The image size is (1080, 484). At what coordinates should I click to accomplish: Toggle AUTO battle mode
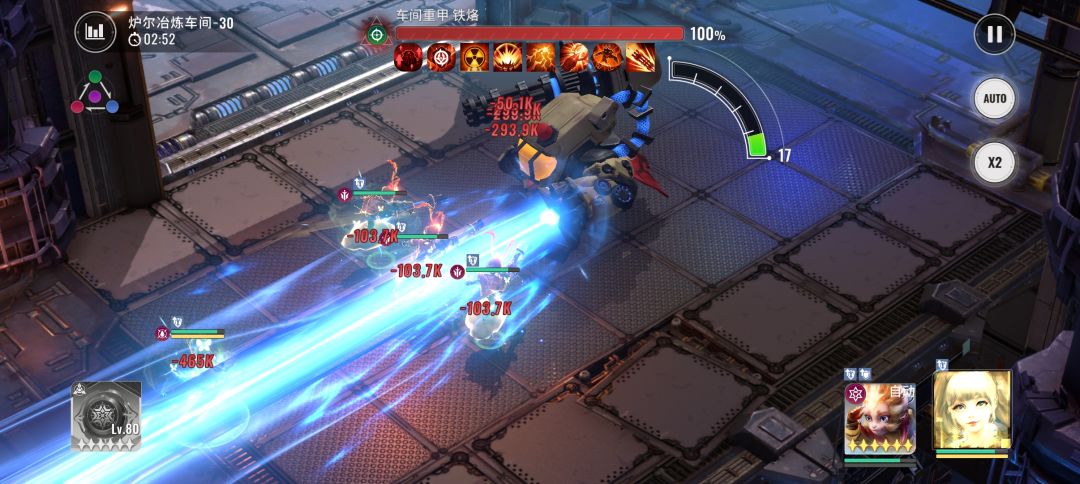pyautogui.click(x=994, y=99)
